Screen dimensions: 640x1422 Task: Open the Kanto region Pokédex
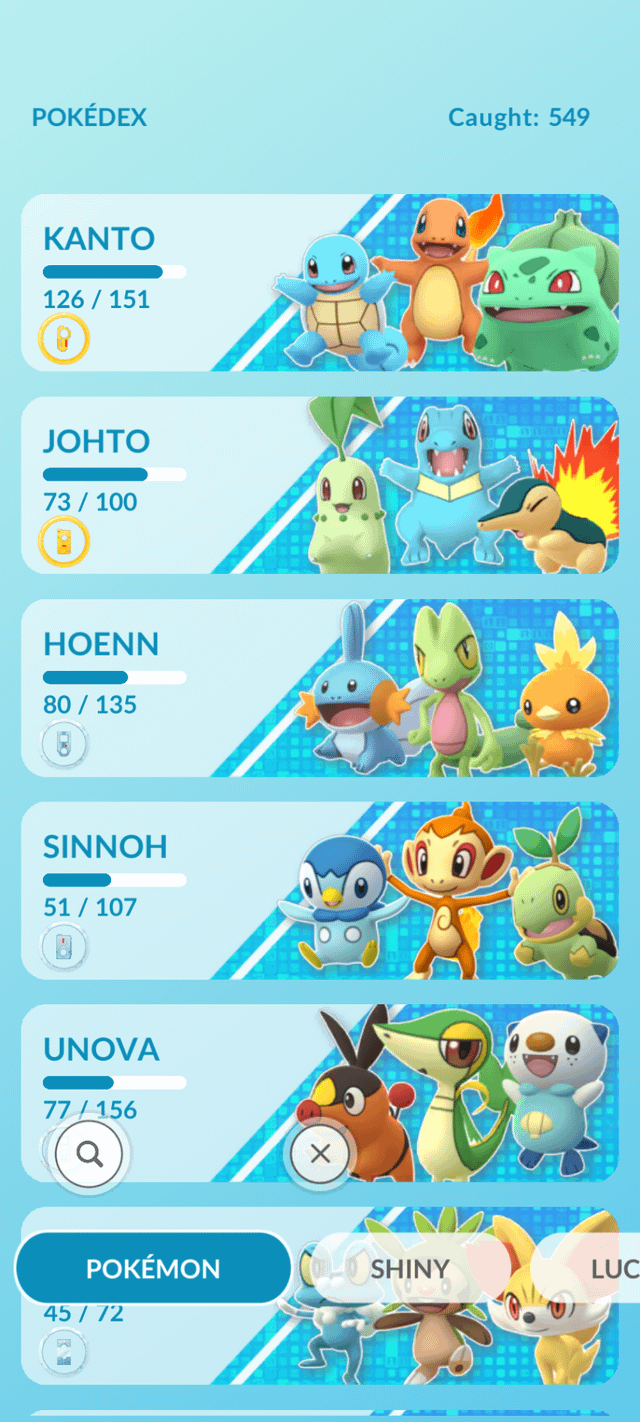pyautogui.click(x=320, y=282)
